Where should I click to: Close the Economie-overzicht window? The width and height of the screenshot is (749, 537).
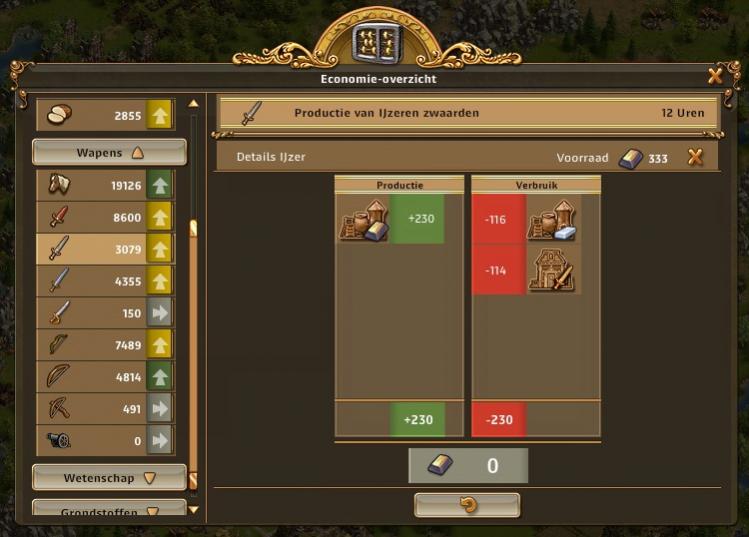pyautogui.click(x=715, y=76)
